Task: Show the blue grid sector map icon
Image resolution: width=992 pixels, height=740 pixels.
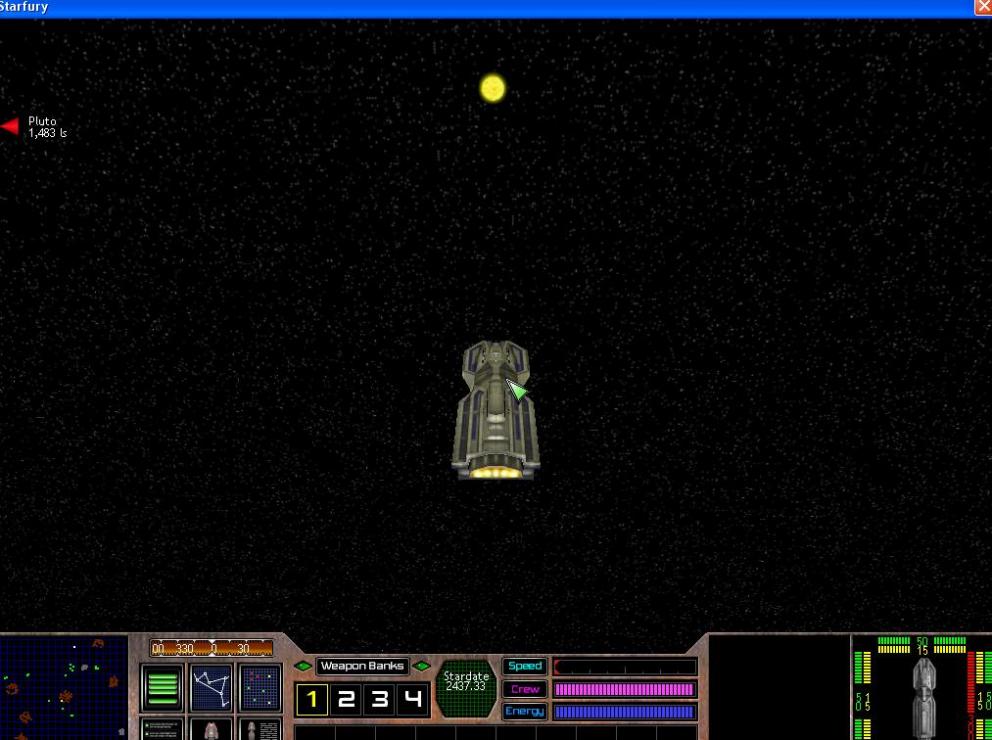Action: pos(260,688)
